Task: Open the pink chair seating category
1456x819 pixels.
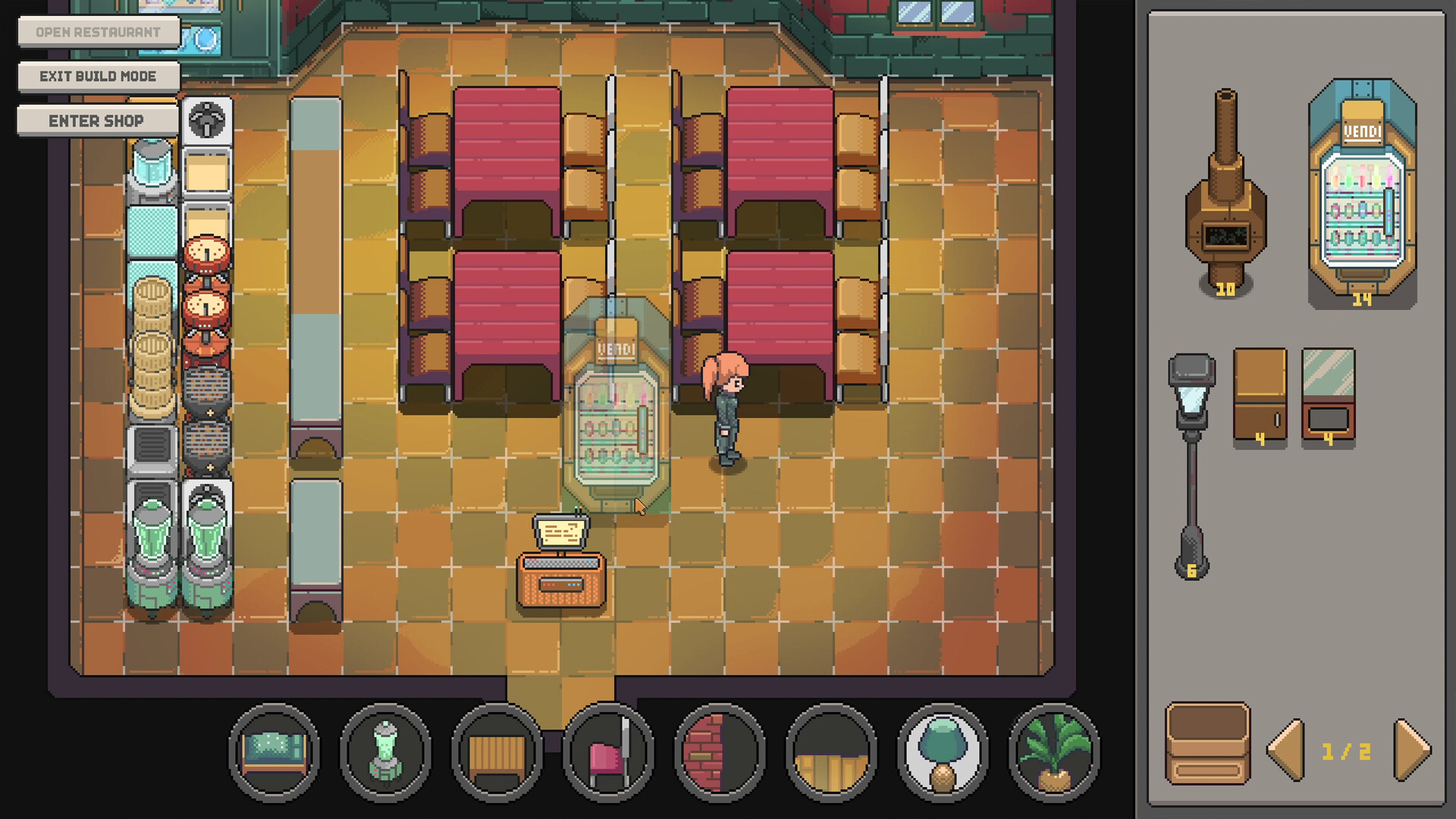Action: pos(607,751)
